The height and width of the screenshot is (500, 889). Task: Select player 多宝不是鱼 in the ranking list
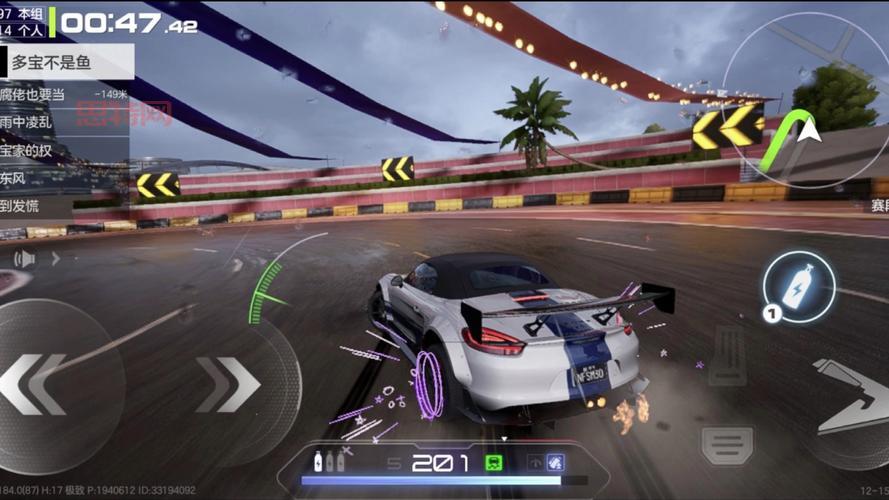[x=66, y=63]
